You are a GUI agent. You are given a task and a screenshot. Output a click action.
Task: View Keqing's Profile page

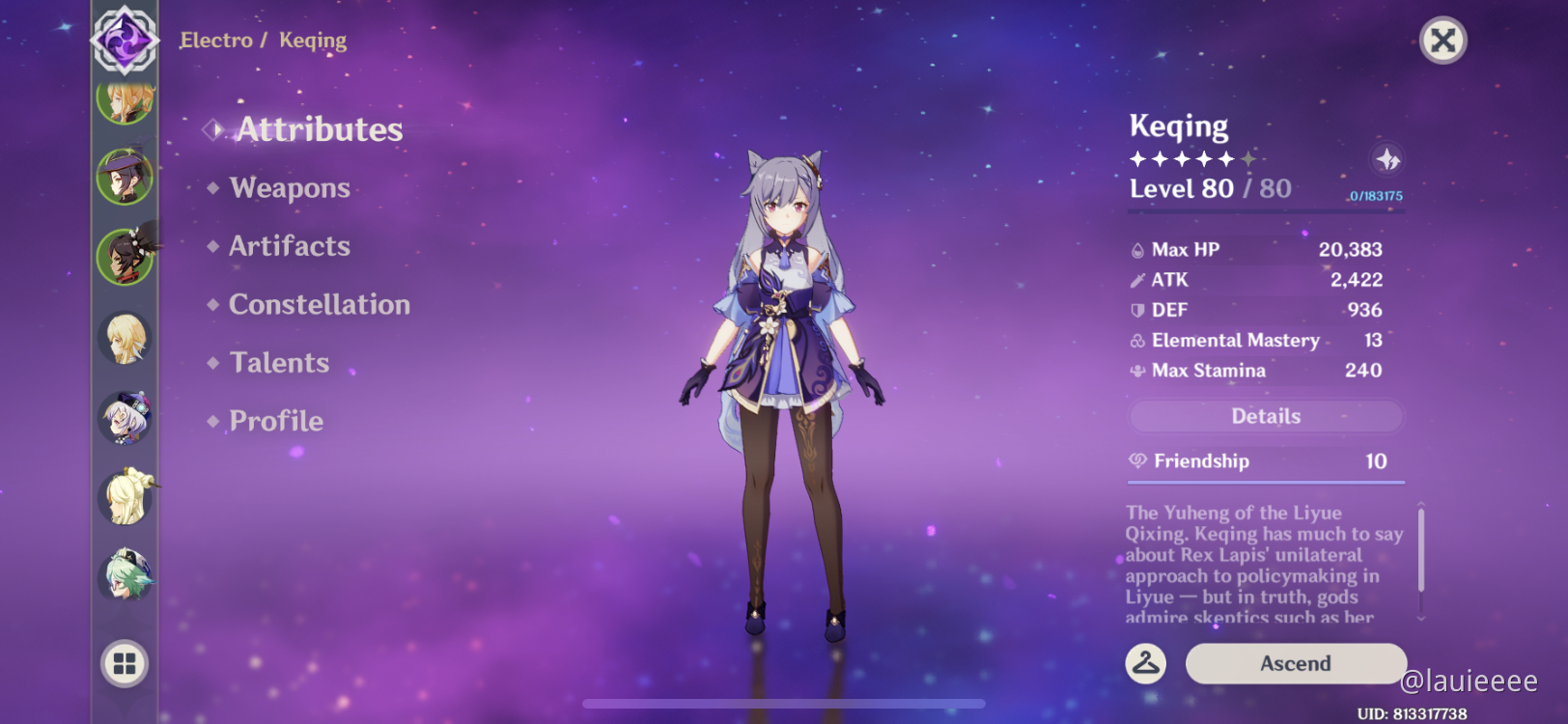[275, 421]
